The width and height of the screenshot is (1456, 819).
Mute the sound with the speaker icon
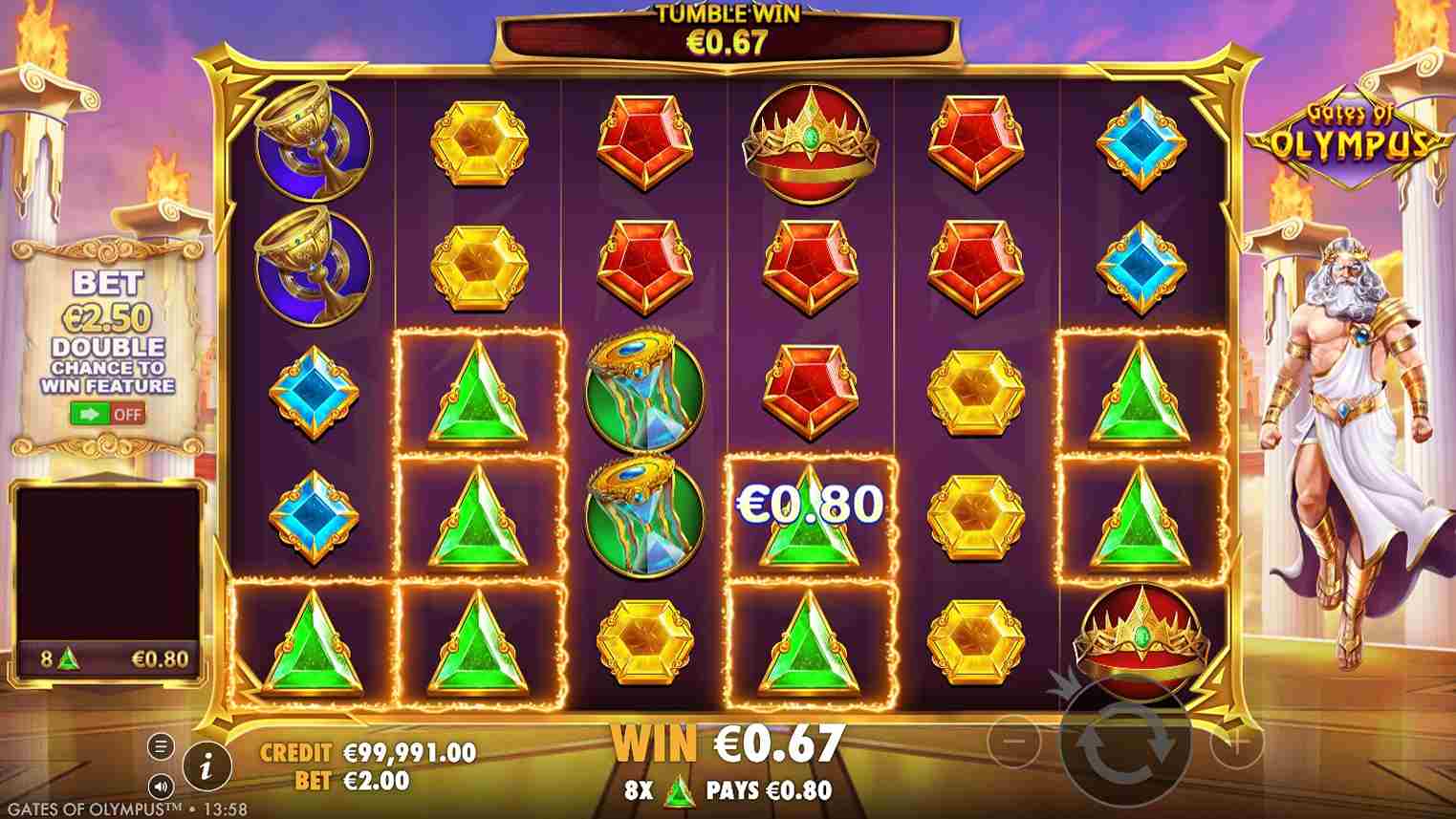[161, 786]
